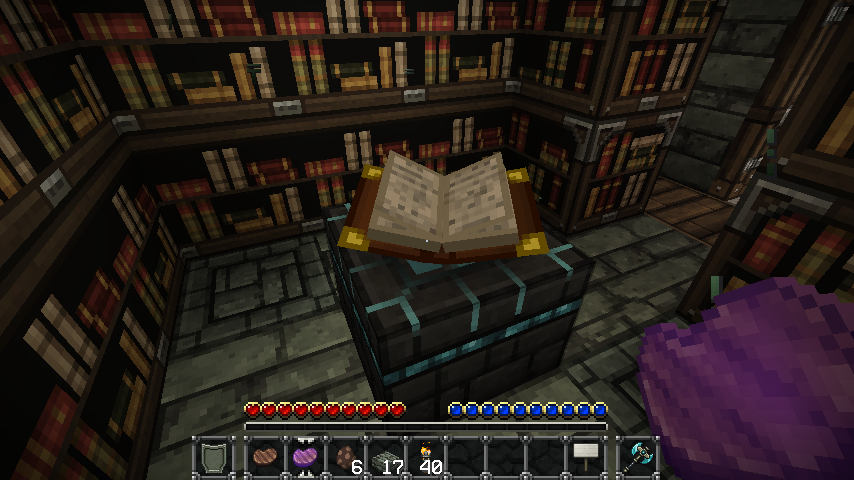Select the shield offhand slot

pyautogui.click(x=213, y=459)
